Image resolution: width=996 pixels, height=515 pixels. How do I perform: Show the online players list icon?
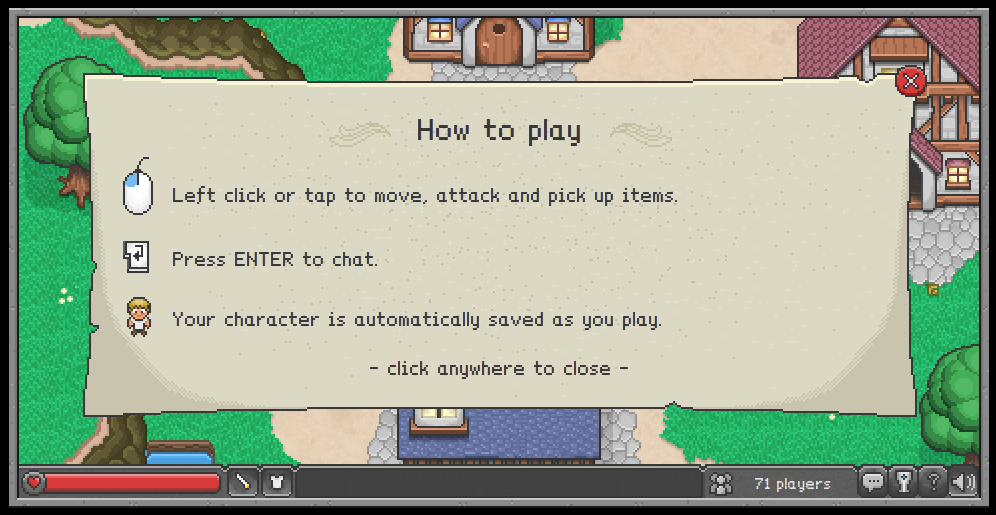point(720,484)
